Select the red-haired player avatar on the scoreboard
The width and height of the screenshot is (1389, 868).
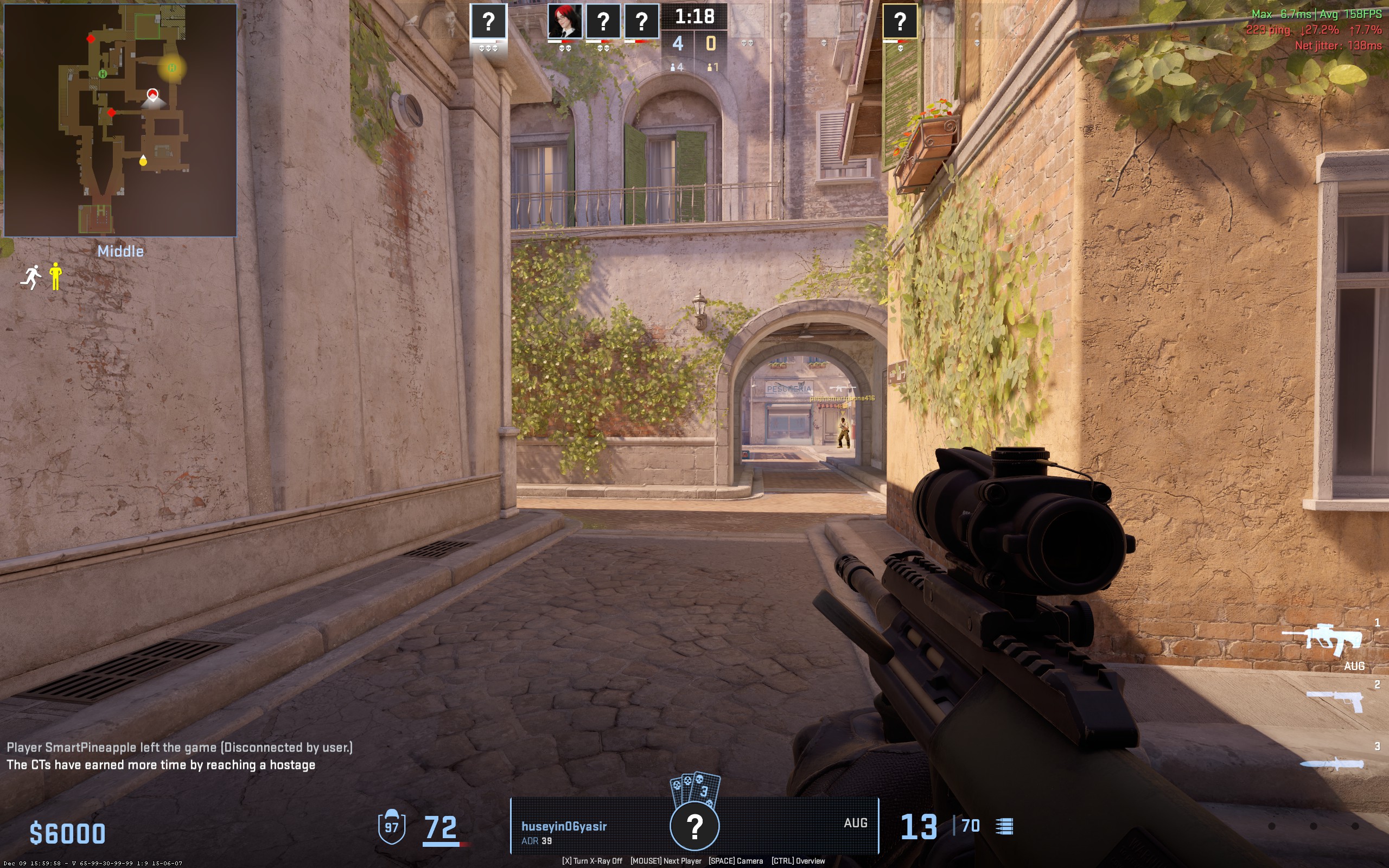(564, 22)
